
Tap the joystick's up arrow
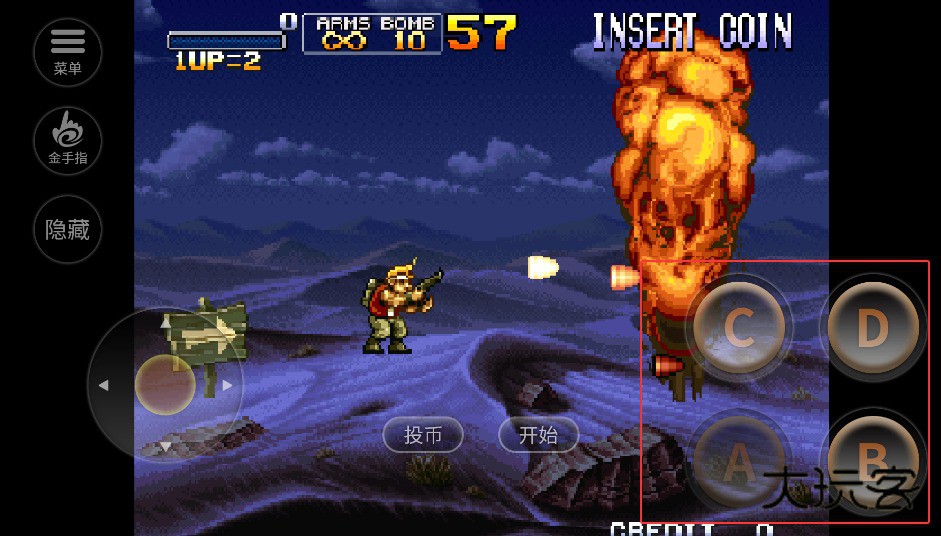tap(166, 323)
